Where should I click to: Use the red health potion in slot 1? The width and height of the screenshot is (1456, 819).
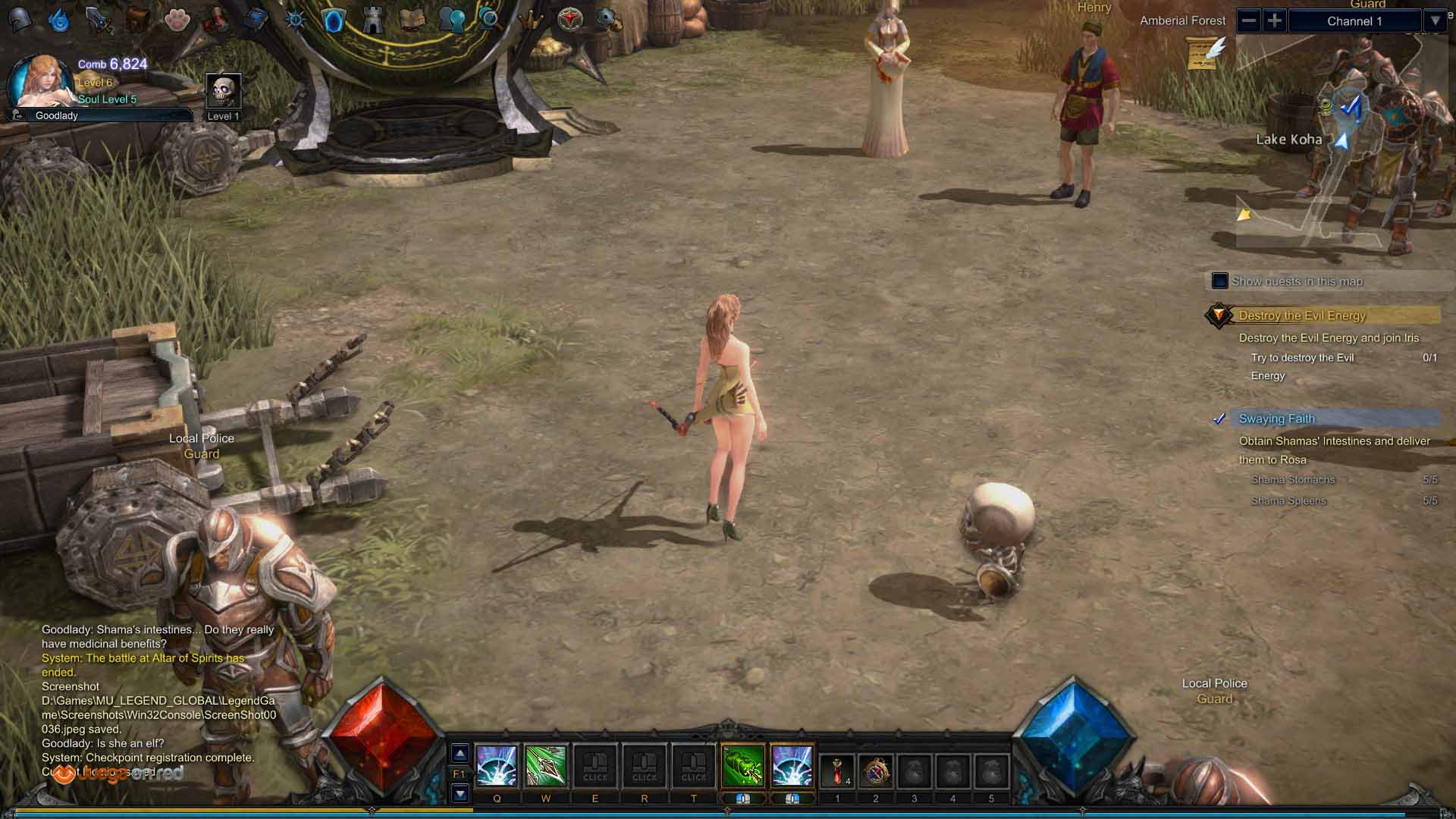coord(837,770)
